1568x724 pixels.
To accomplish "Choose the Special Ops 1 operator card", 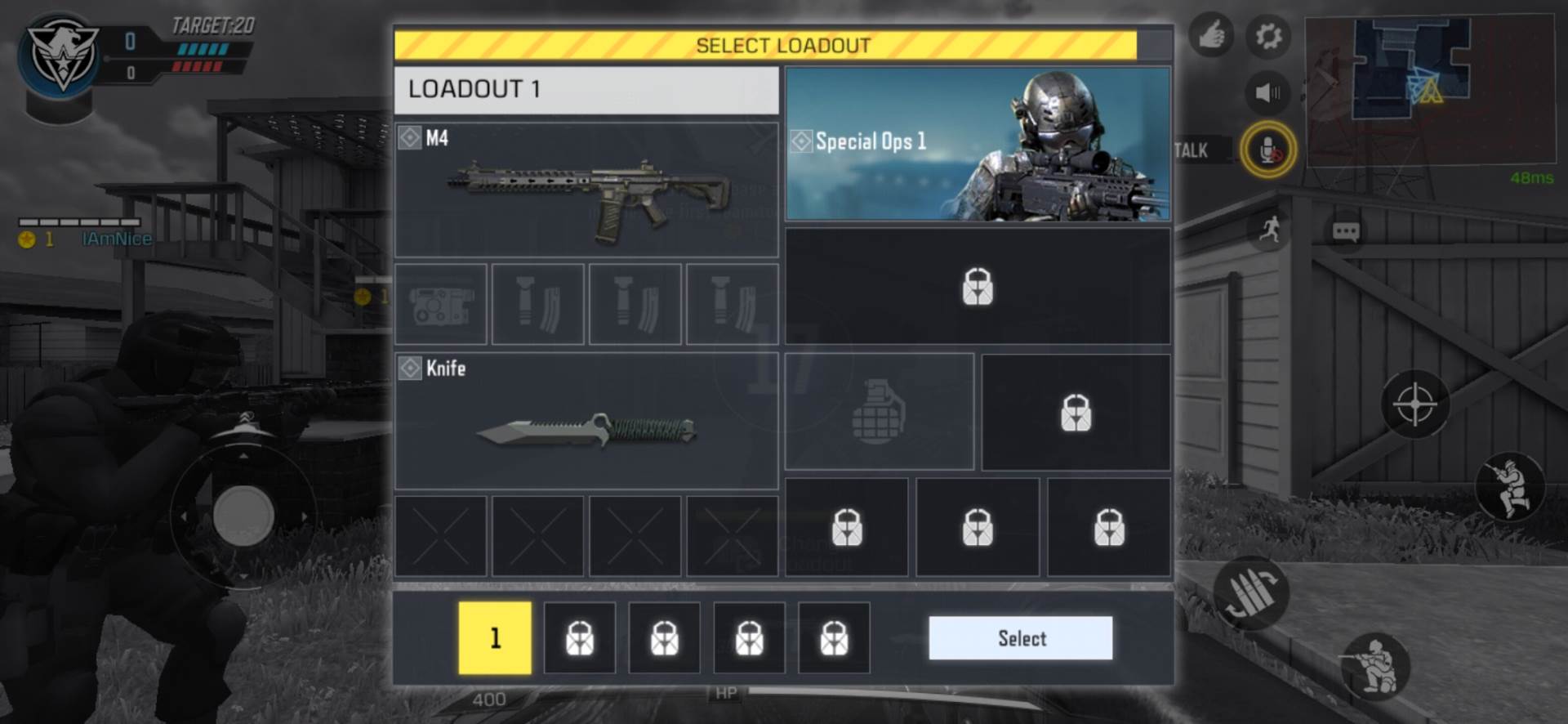I will 977,144.
